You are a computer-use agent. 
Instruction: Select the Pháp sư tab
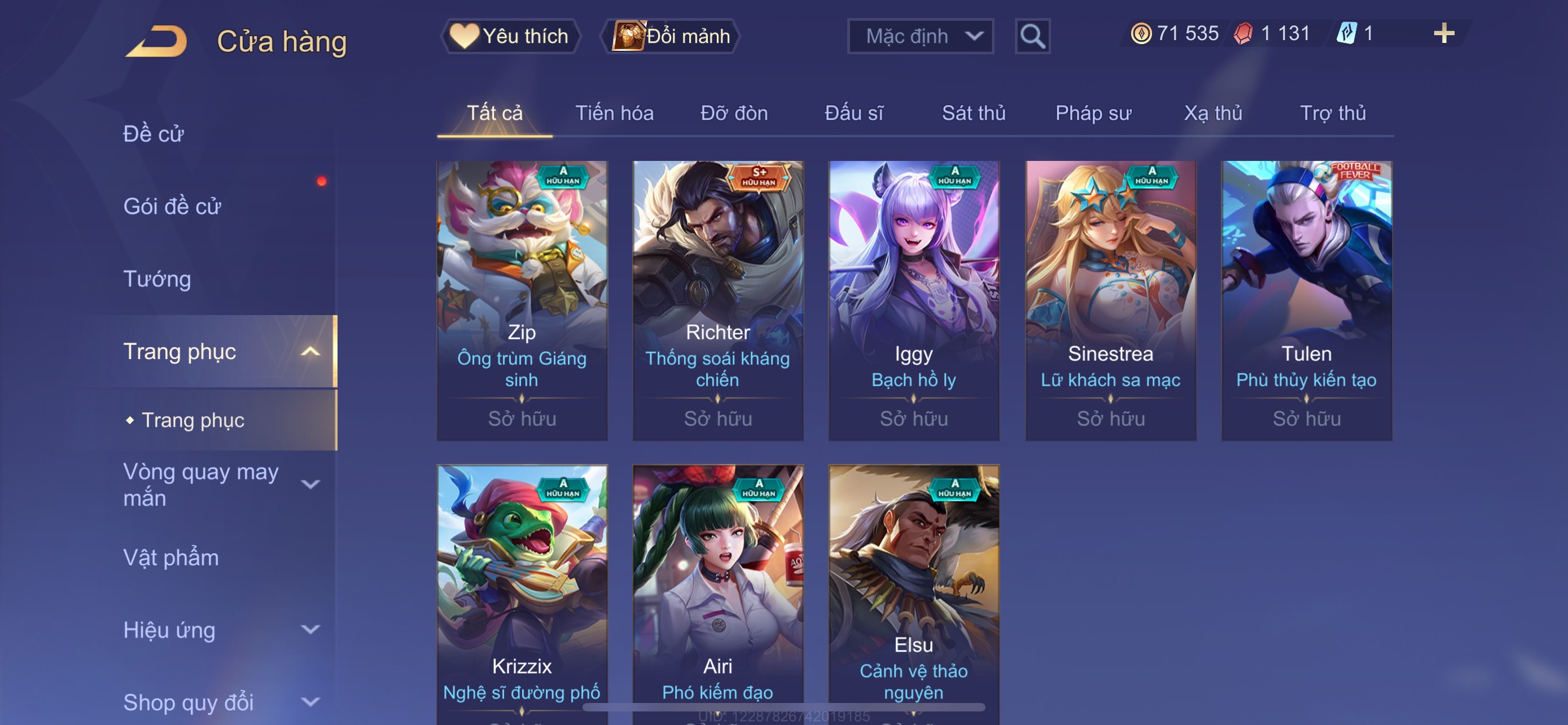[1093, 113]
